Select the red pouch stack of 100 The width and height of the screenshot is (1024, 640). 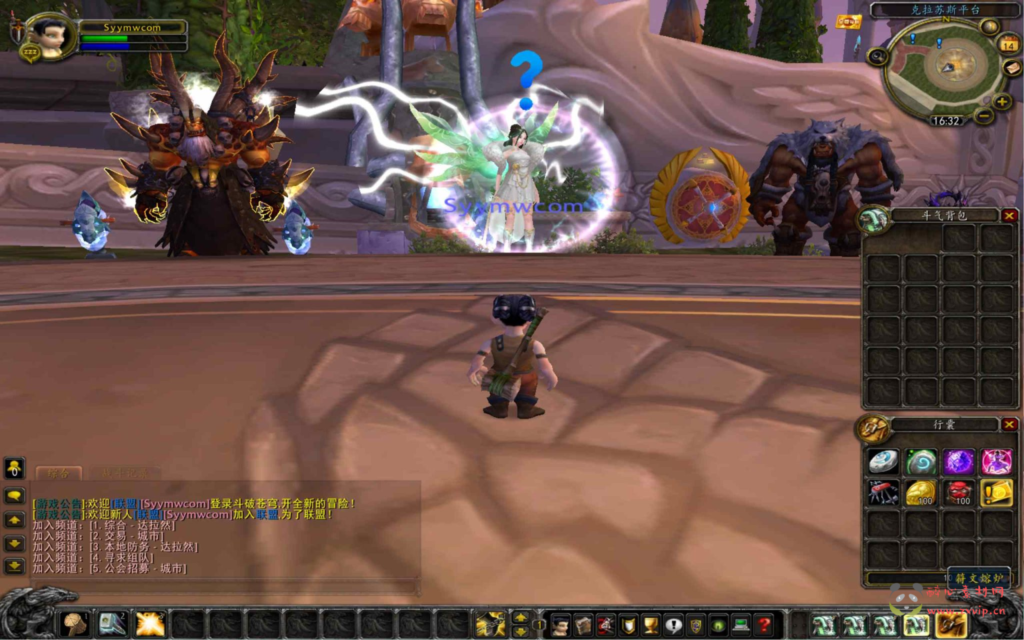958,492
